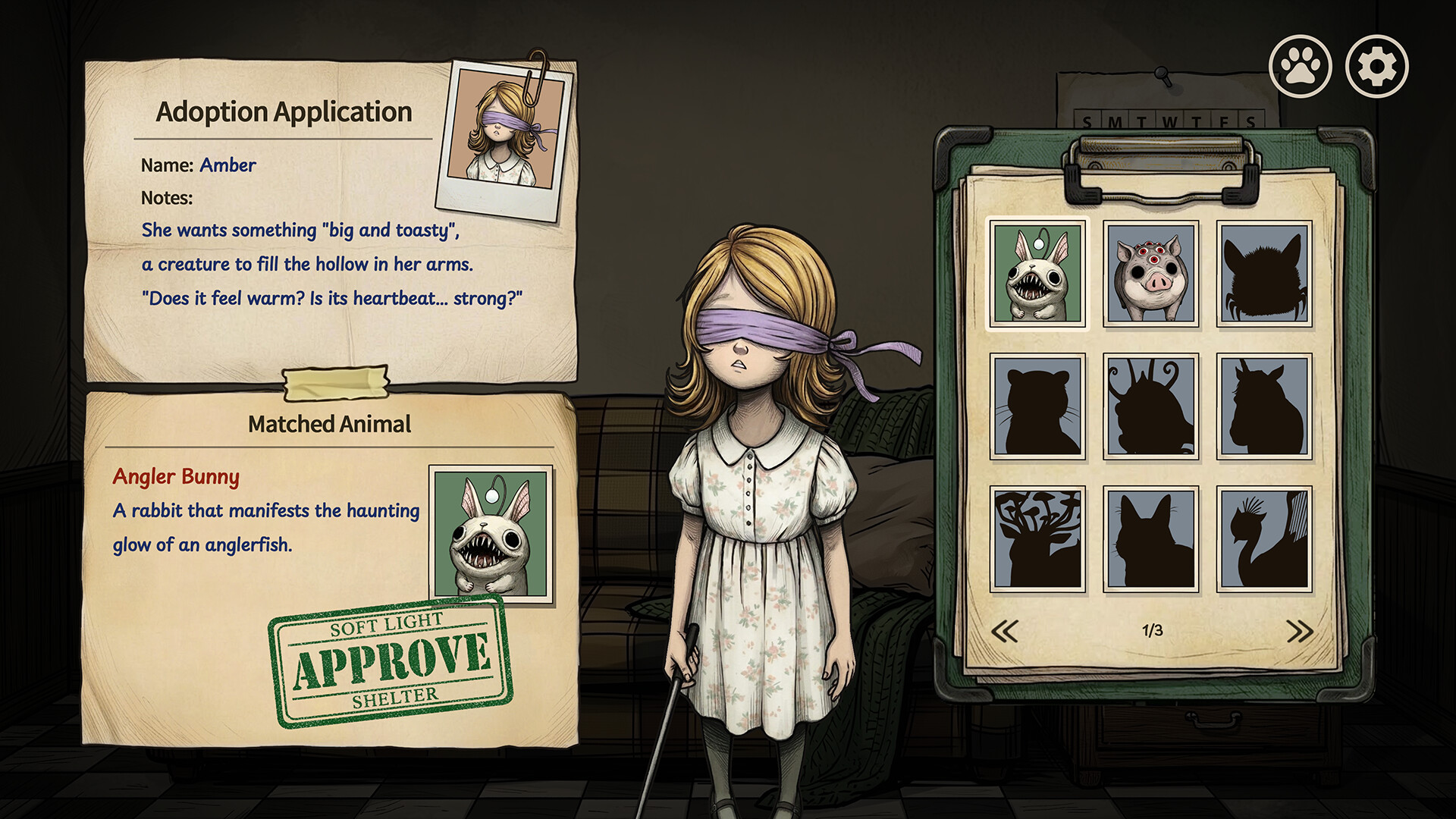Click the name Amber on the application
The height and width of the screenshot is (819, 1456).
227,165
